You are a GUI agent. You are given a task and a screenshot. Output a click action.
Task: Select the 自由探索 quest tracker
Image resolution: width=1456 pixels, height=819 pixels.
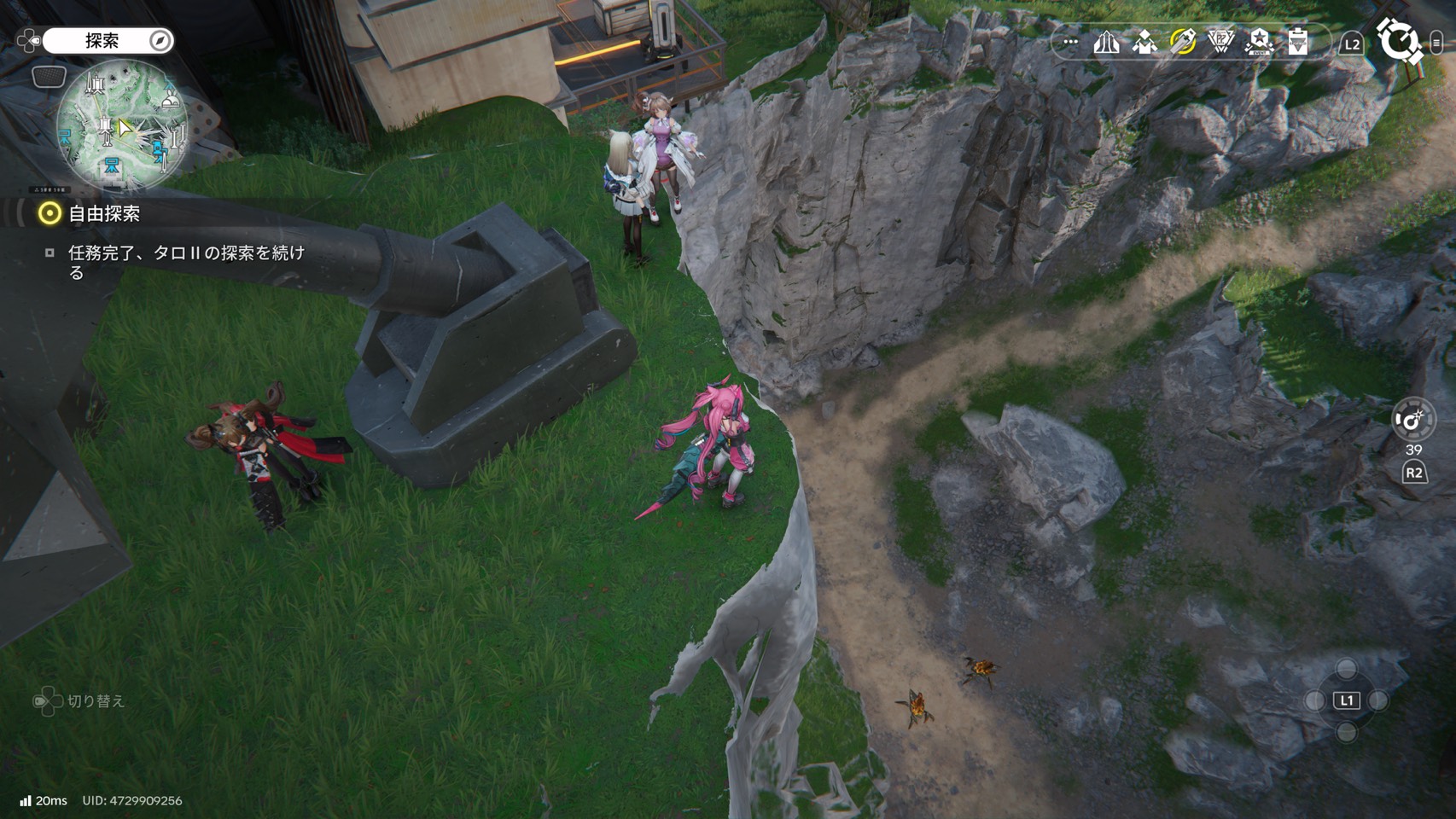[x=104, y=214]
